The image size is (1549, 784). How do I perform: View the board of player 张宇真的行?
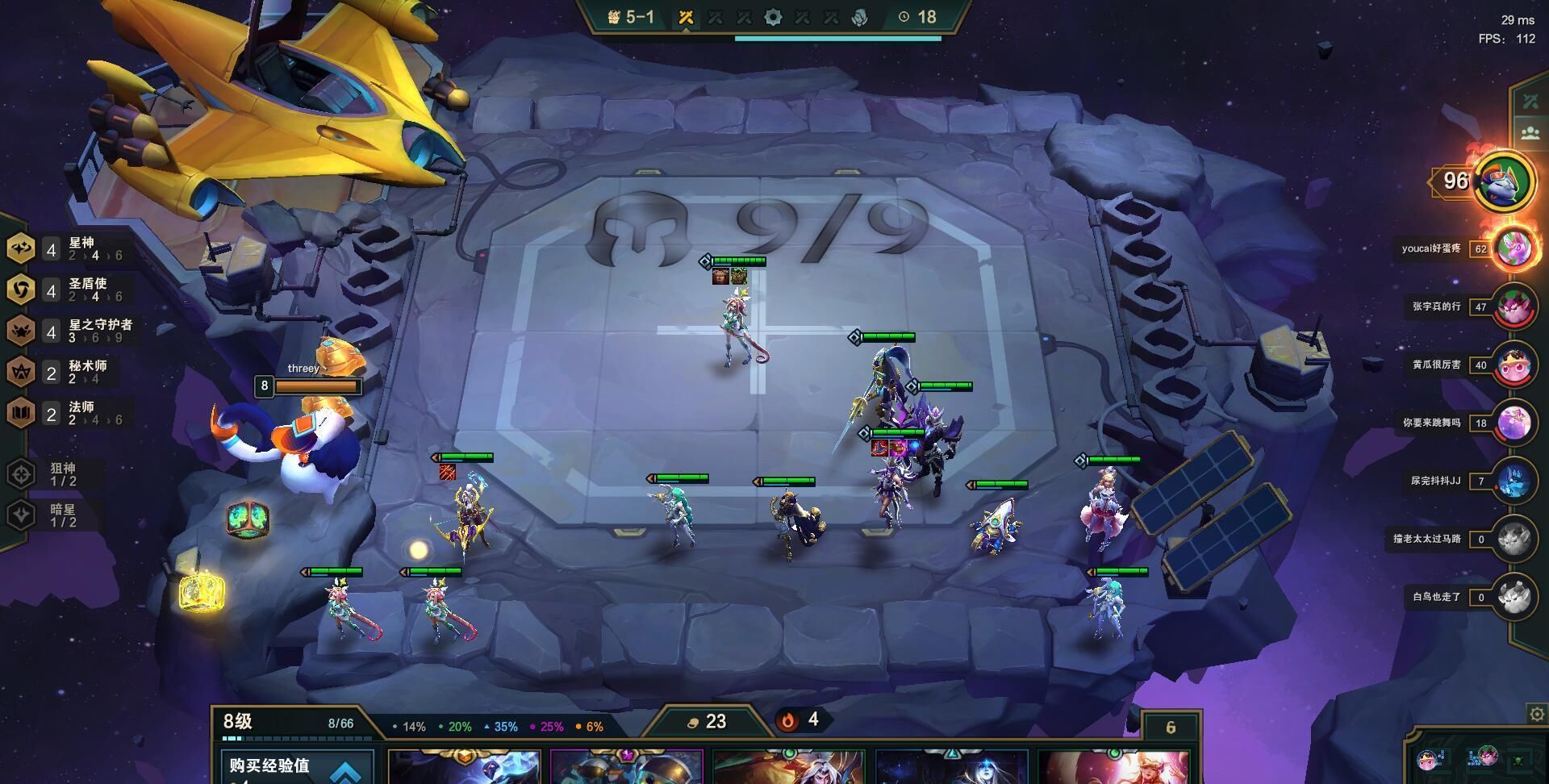[1514, 307]
